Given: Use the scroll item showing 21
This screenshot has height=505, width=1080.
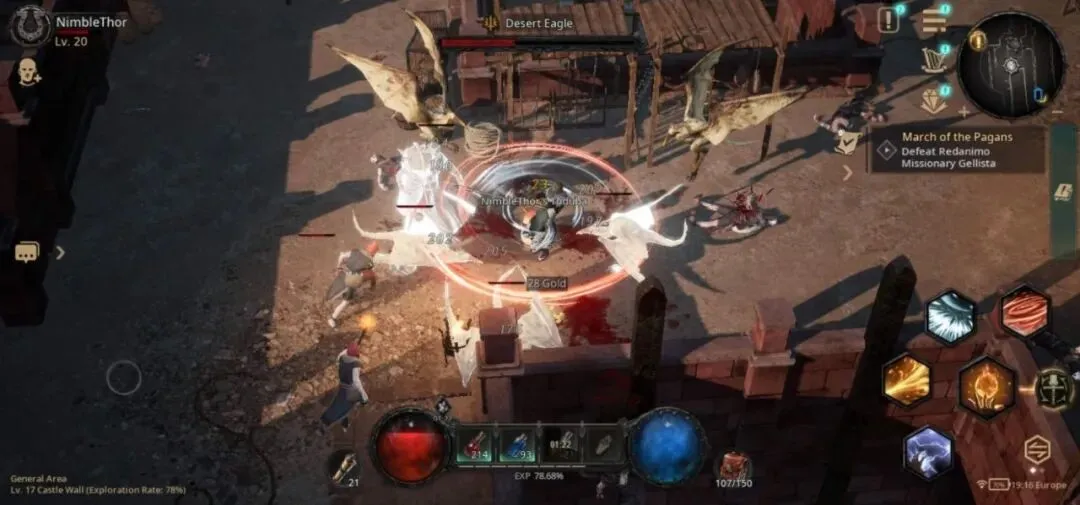Looking at the screenshot, I should (345, 468).
